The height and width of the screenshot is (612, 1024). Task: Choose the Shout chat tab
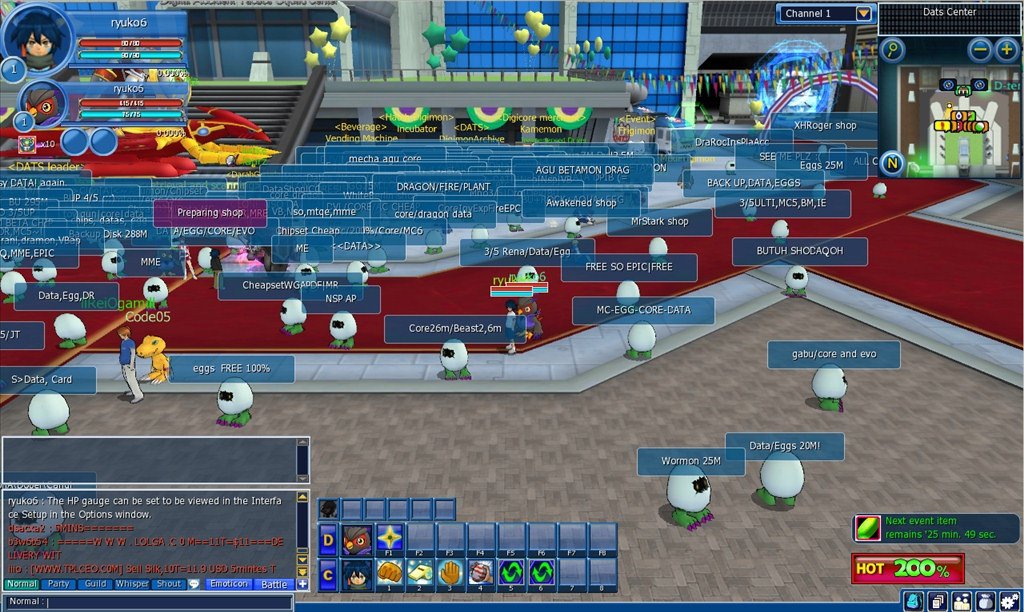(169, 584)
